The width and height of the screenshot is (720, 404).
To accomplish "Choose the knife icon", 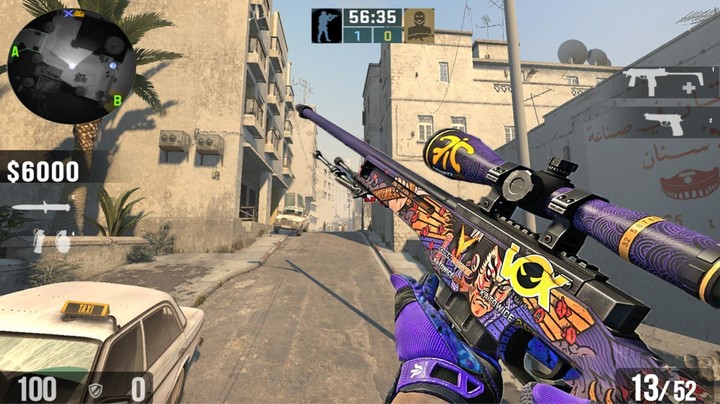I will [x=41, y=208].
